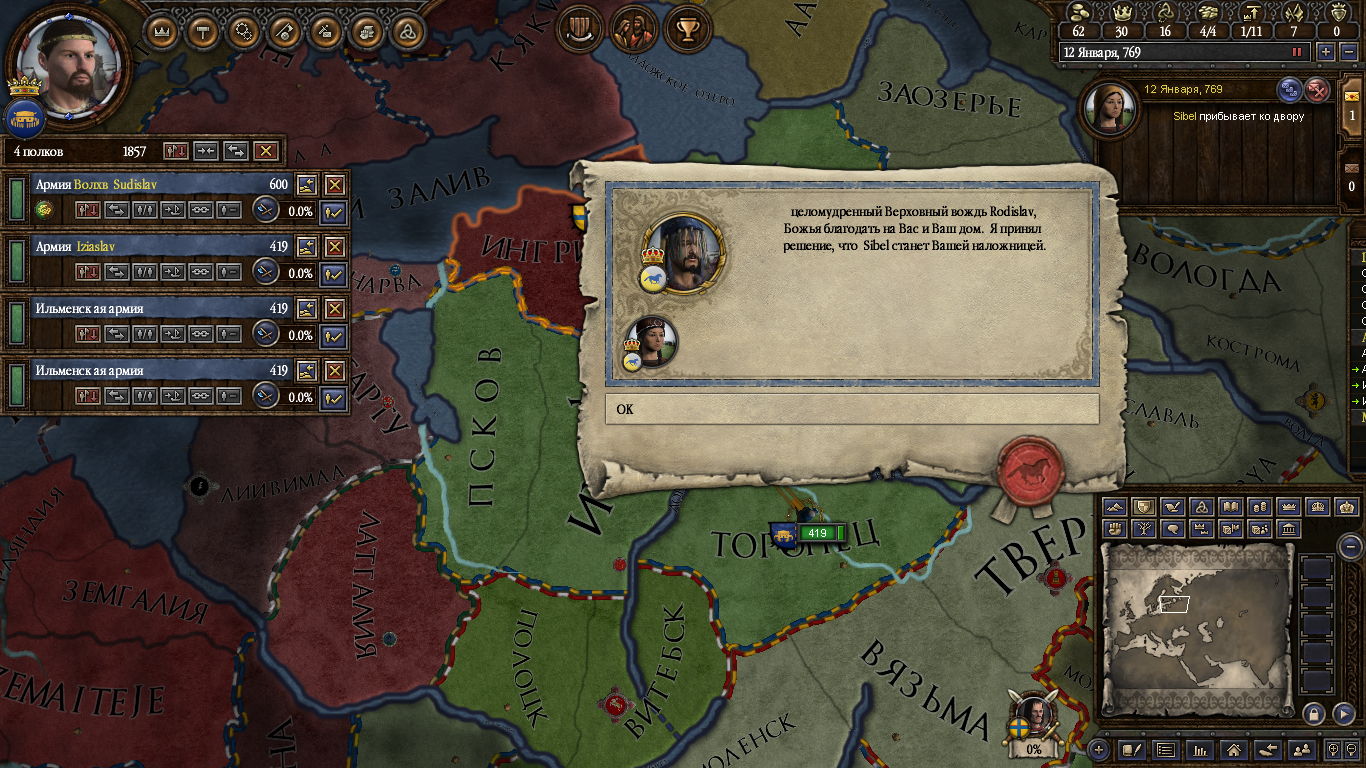This screenshot has width=1366, height=768.
Task: Collapse the minimap panel with the minus button
Action: [1350, 546]
